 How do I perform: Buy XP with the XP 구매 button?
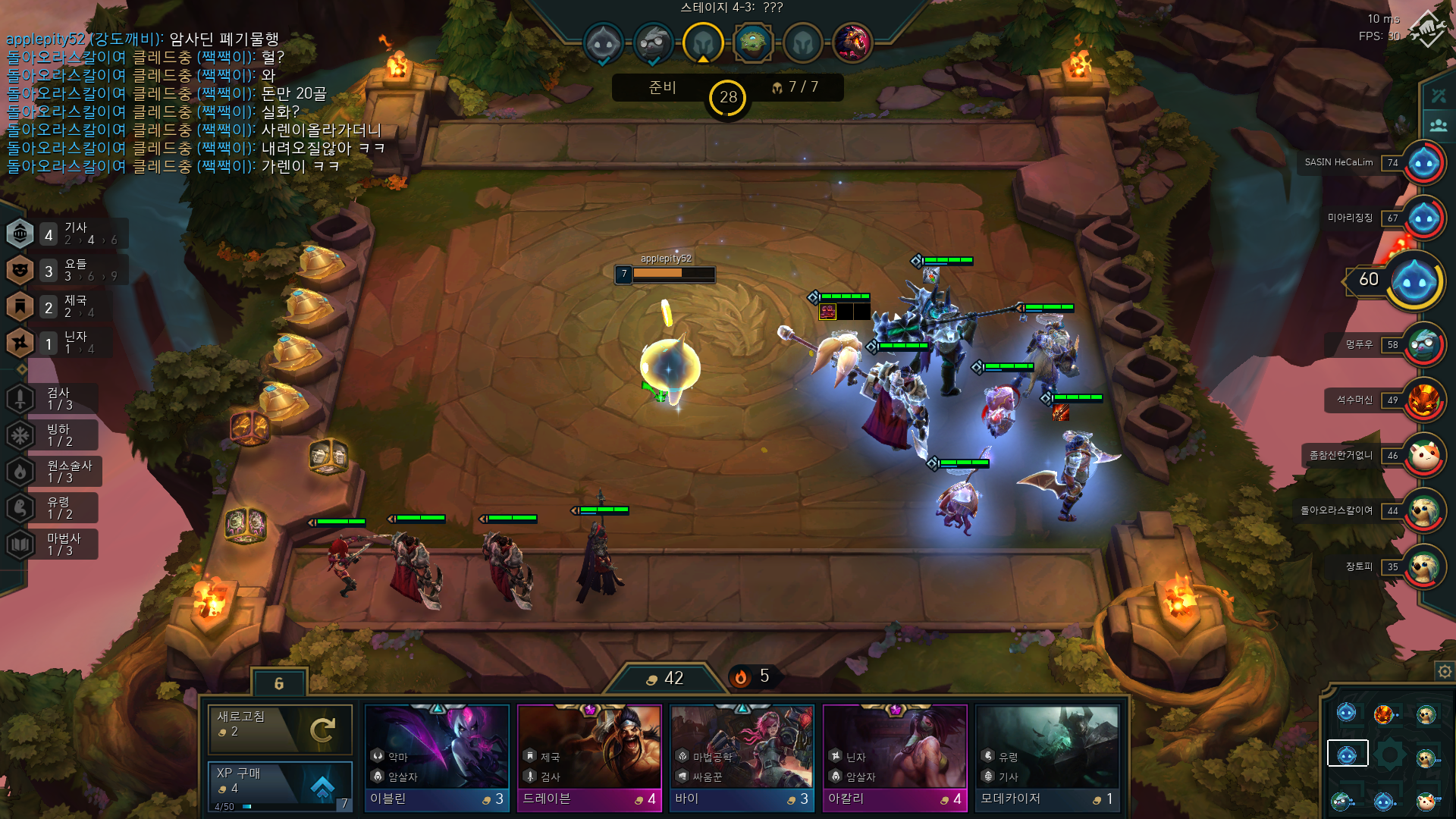tap(280, 786)
